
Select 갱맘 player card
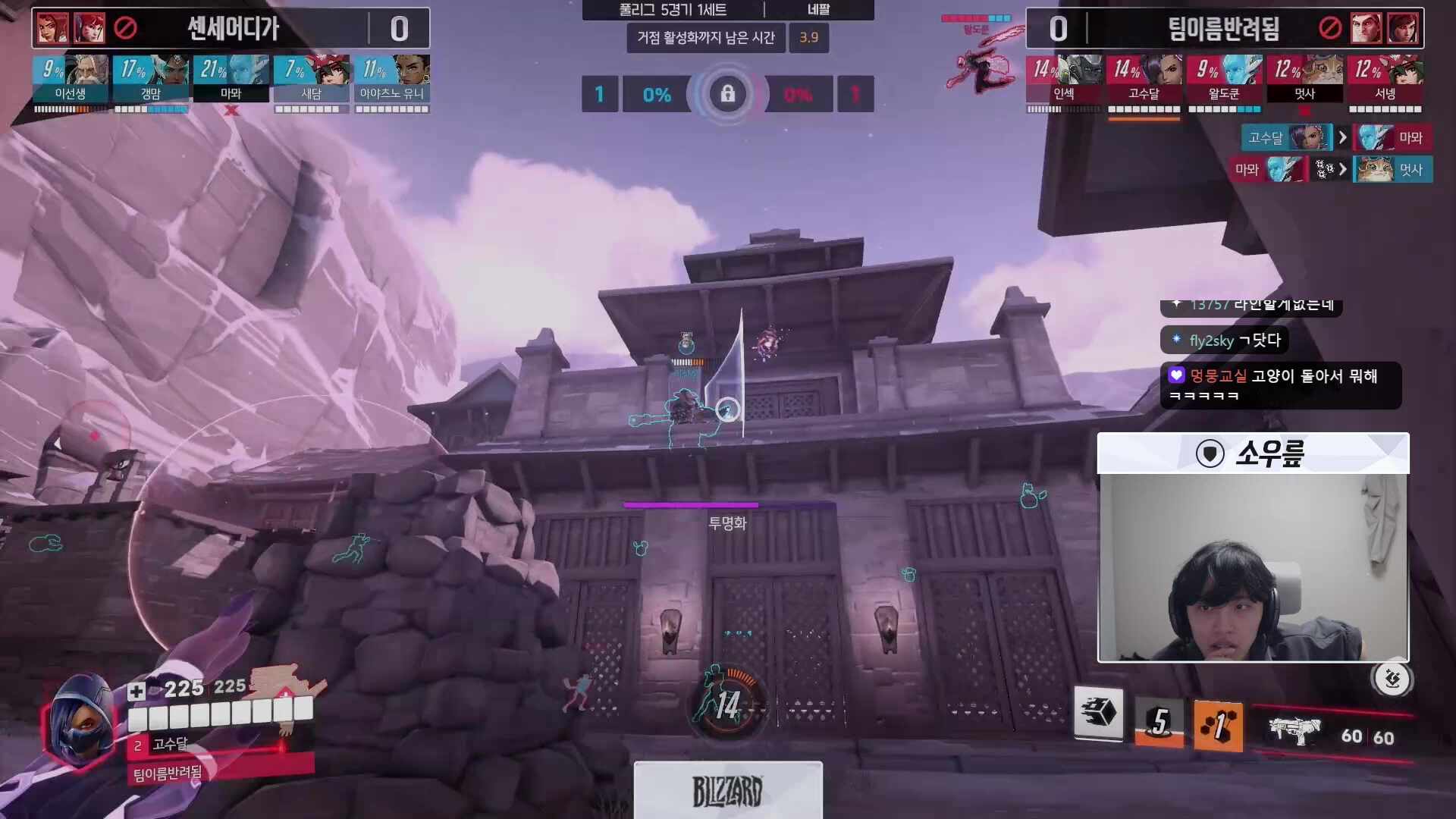151,79
